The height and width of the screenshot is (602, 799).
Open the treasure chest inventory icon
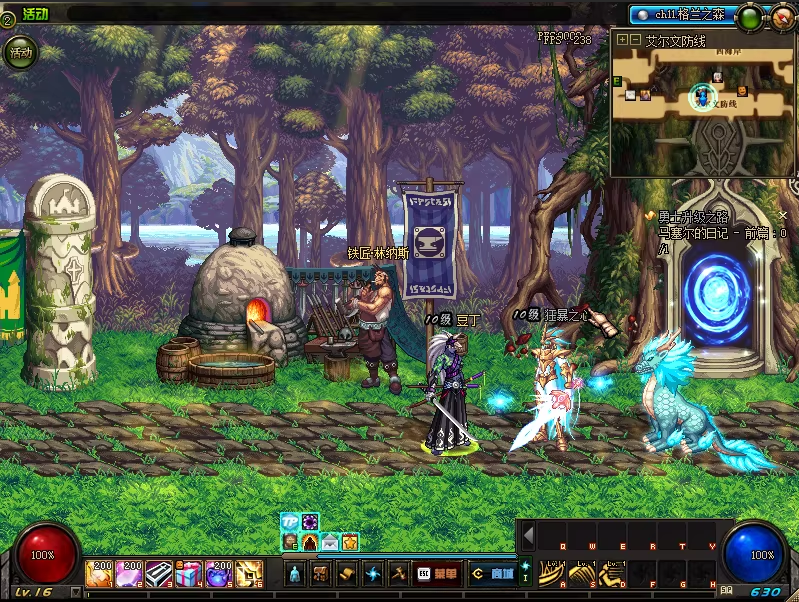point(321,574)
